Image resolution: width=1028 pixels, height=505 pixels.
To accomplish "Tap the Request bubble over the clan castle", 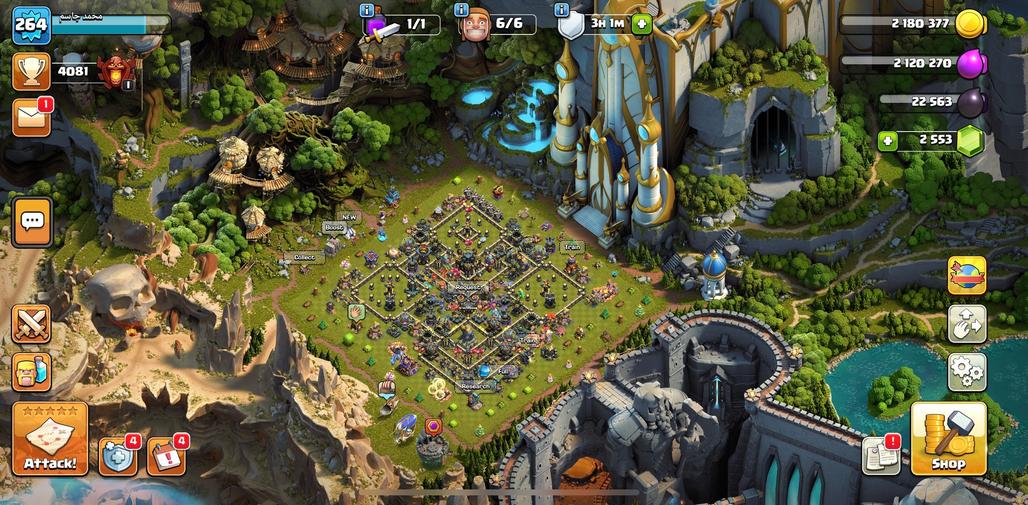I will 466,286.
